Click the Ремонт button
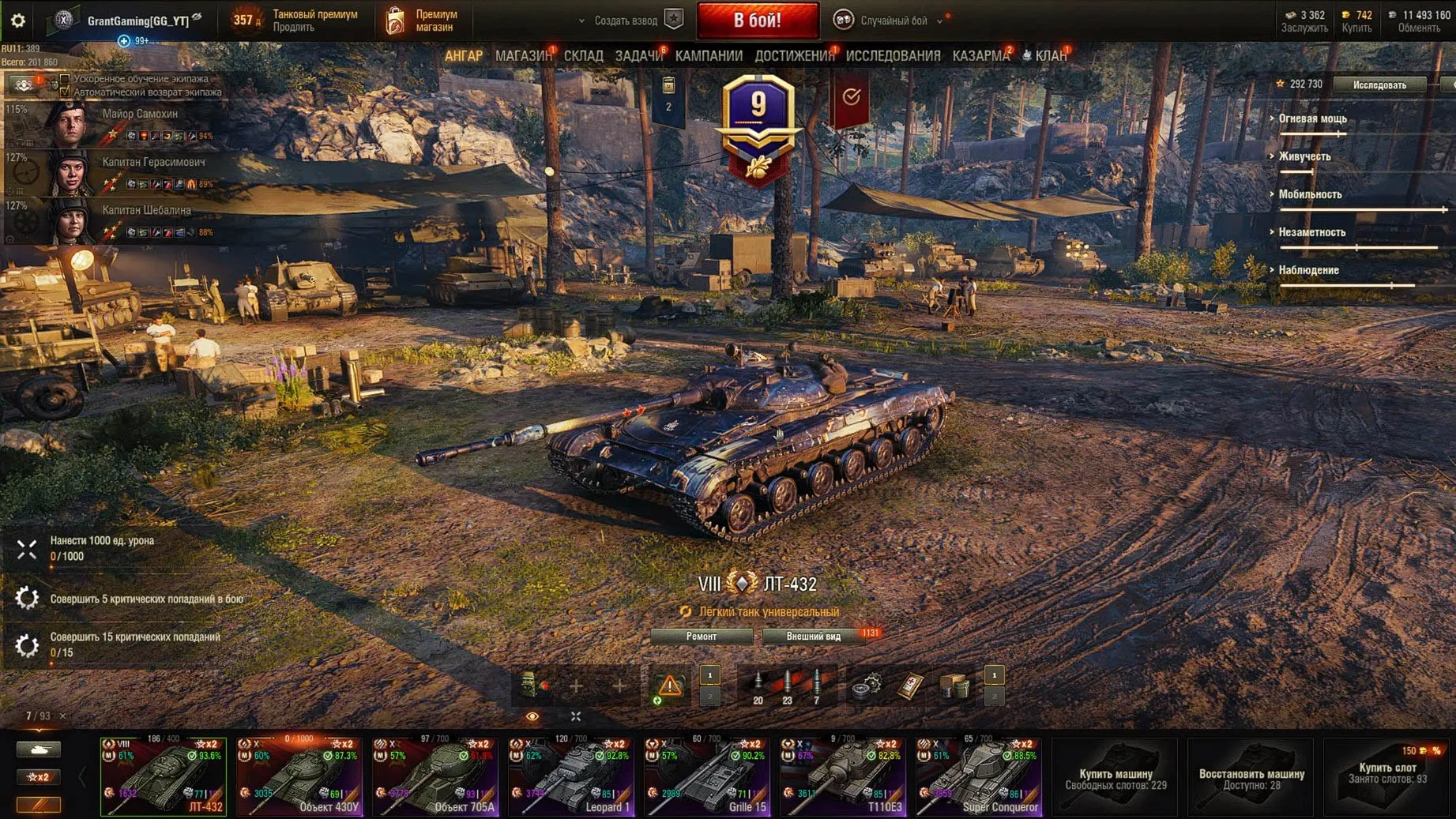 coord(702,637)
